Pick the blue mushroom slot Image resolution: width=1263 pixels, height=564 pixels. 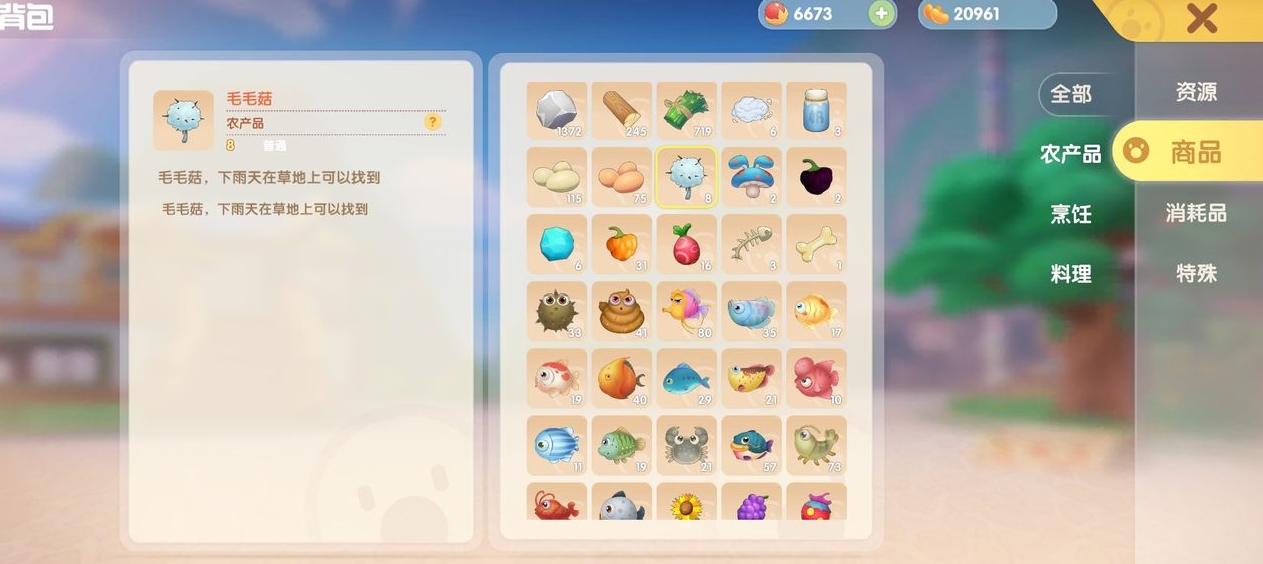[751, 177]
